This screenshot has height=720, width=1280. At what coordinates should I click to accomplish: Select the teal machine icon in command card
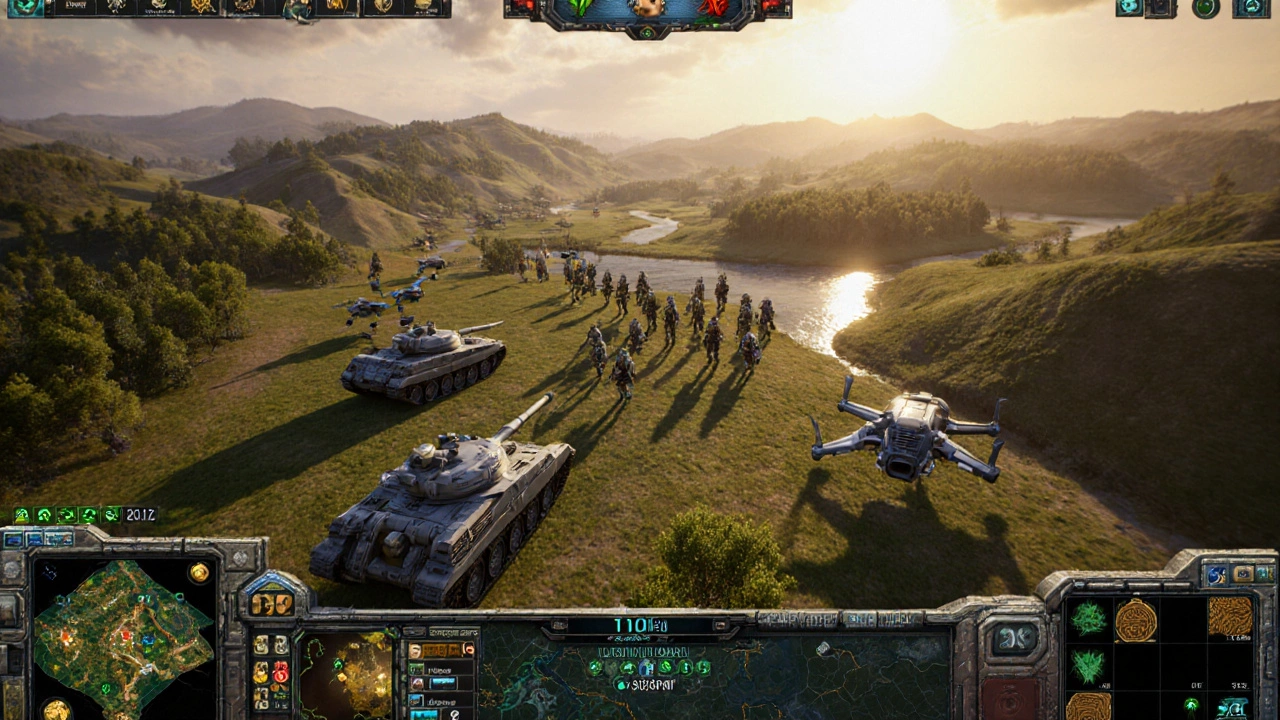pos(1232,707)
